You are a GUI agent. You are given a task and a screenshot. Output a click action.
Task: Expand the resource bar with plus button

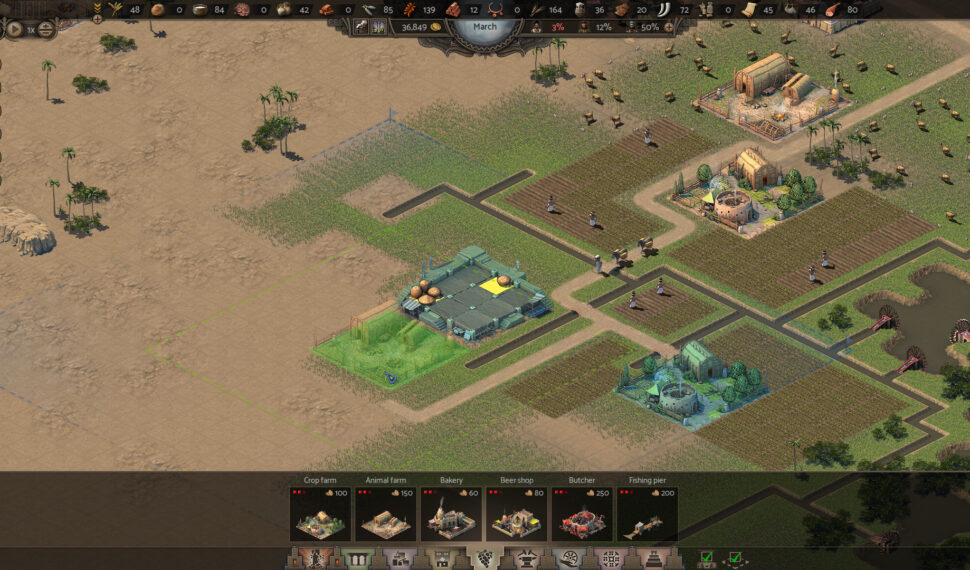97,19
